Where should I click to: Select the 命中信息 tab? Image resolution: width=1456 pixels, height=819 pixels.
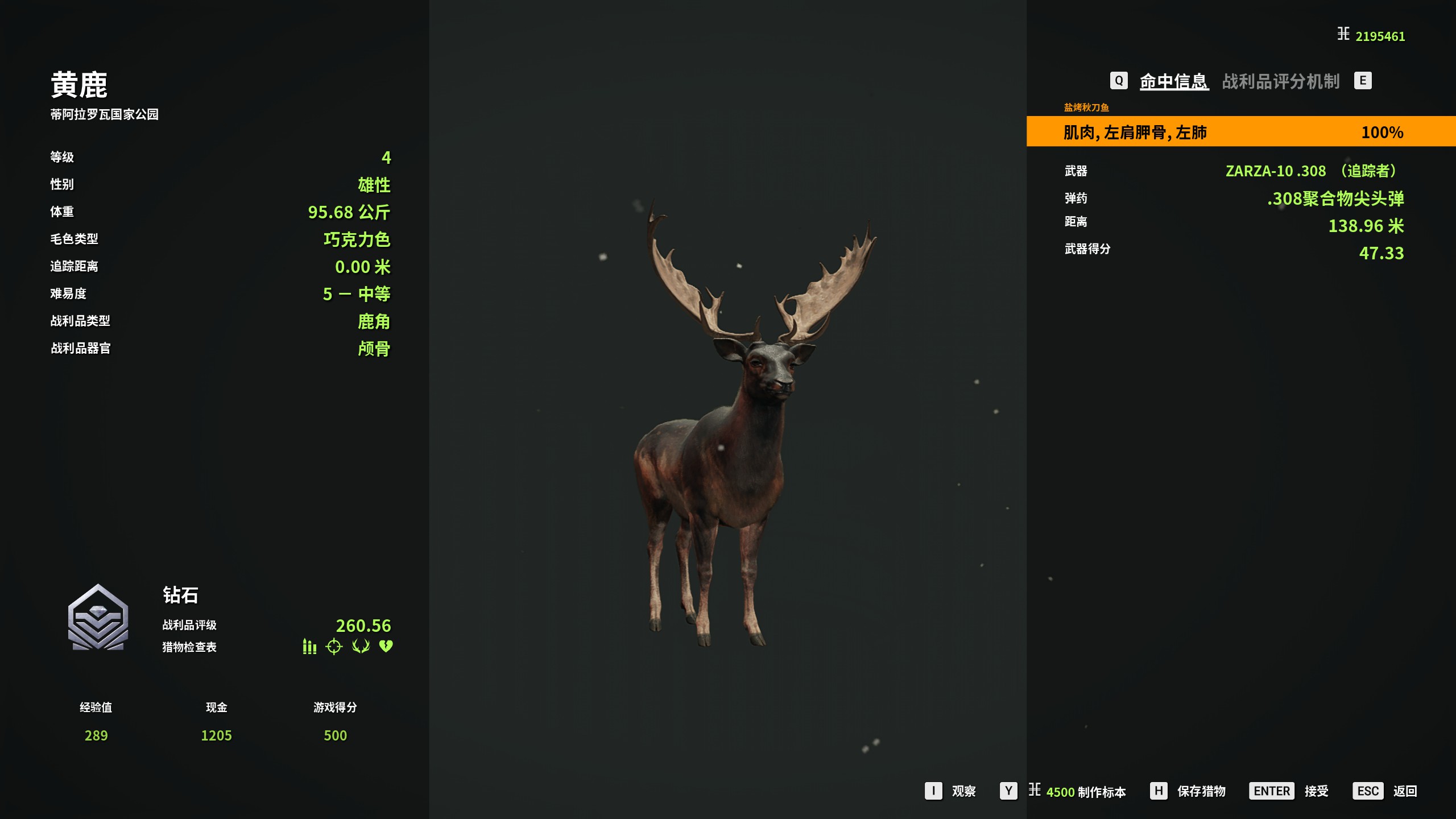point(1173,81)
